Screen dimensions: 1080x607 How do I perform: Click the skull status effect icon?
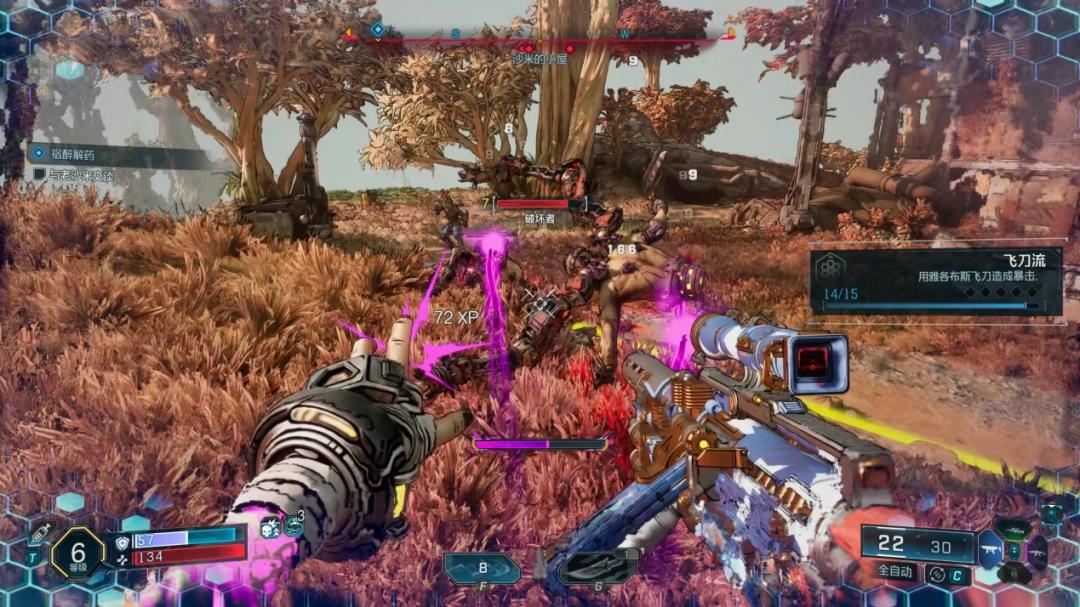[270, 527]
